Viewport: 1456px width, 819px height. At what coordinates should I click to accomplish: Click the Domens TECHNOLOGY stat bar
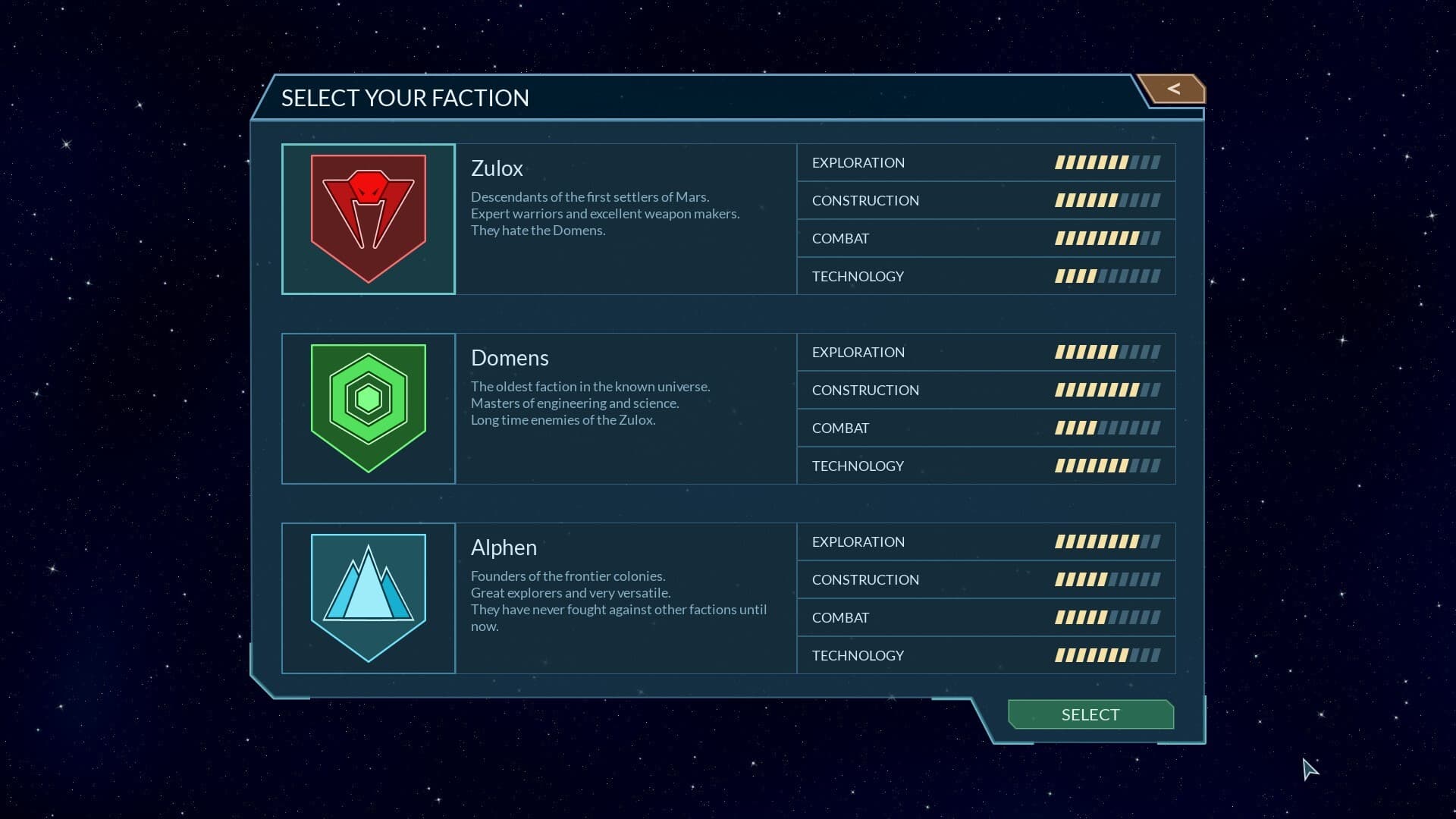[x=1107, y=465]
